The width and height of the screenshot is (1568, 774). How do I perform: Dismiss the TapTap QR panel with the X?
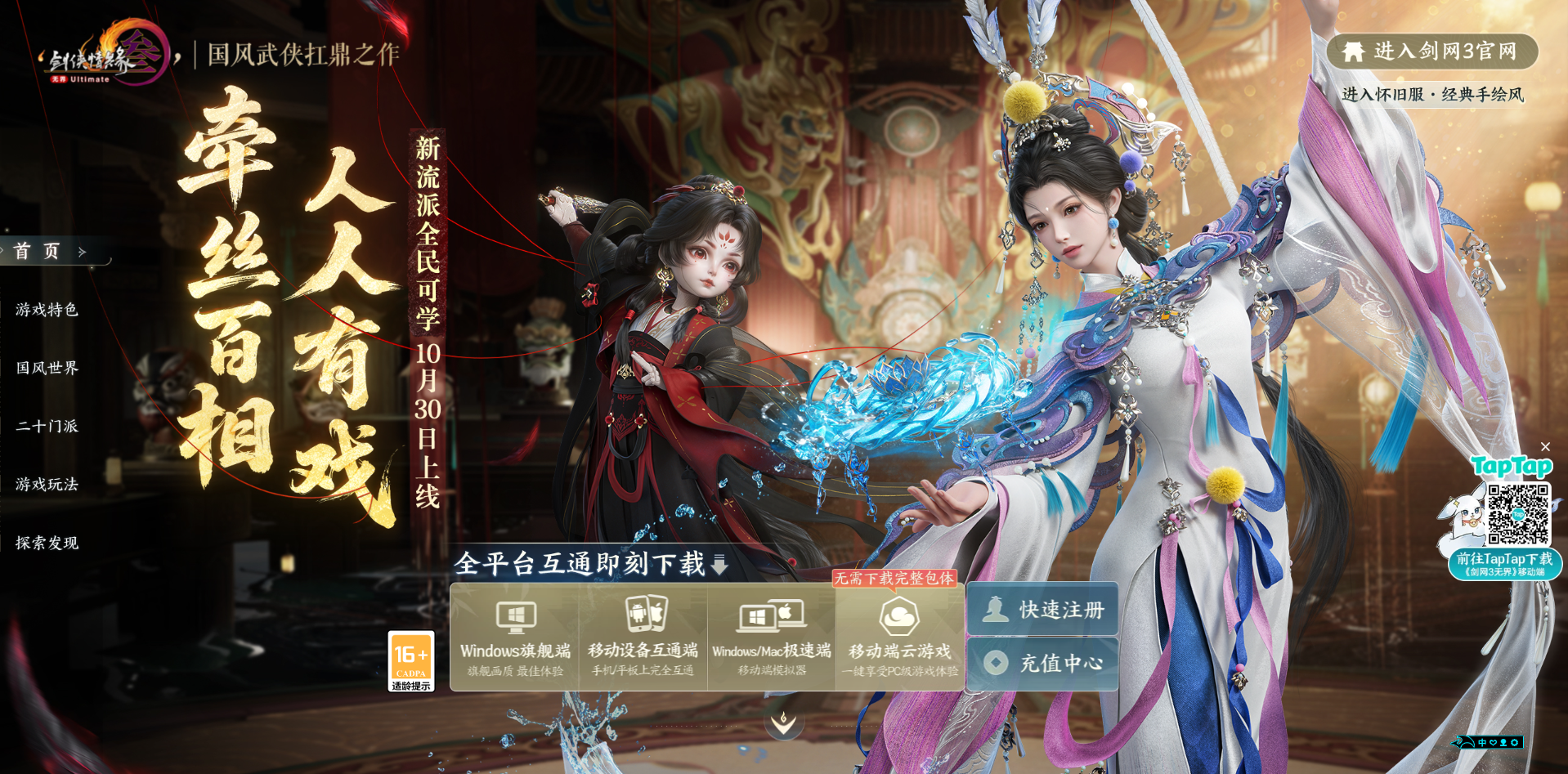[1547, 446]
